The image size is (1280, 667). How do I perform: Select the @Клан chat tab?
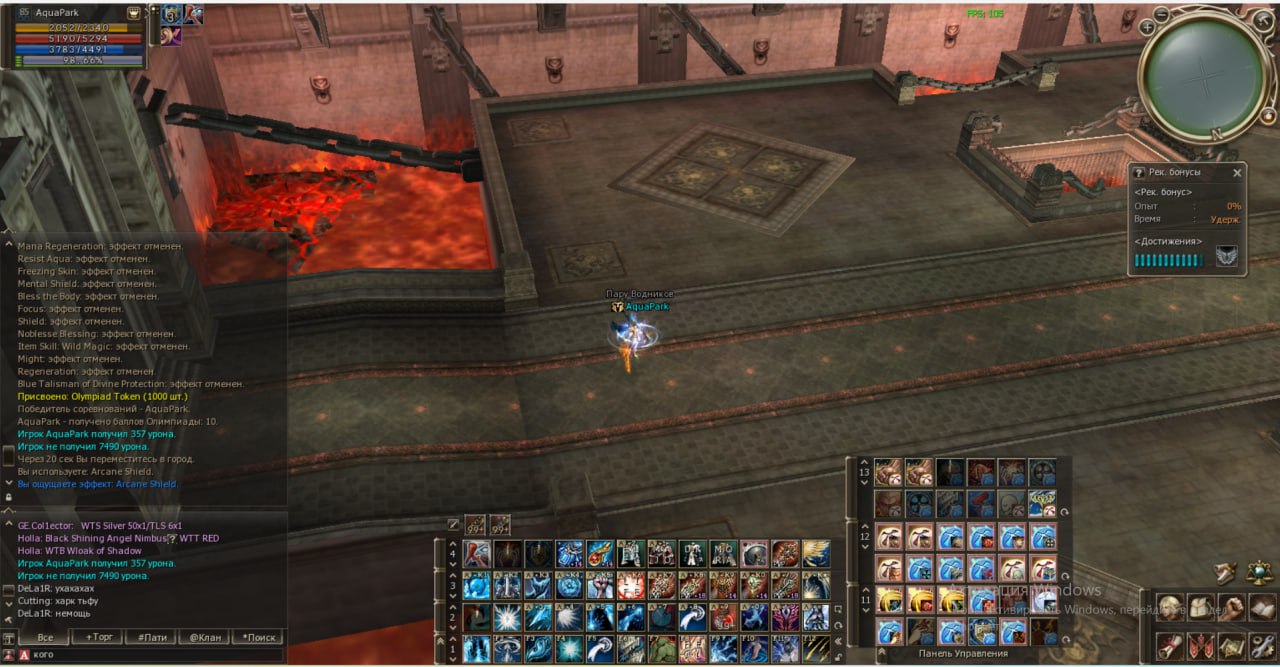(x=205, y=637)
